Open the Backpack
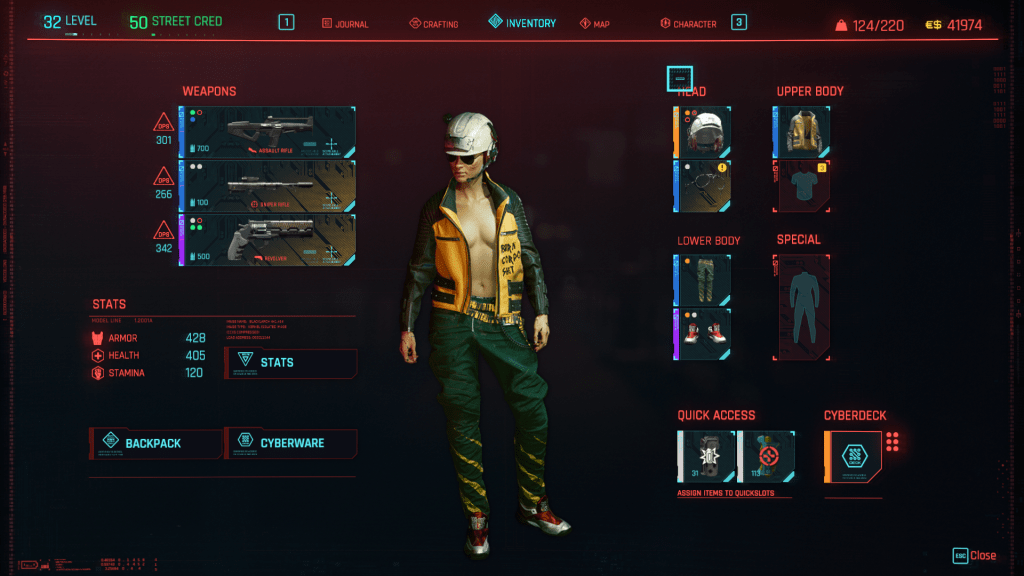The height and width of the screenshot is (576, 1024). point(154,443)
